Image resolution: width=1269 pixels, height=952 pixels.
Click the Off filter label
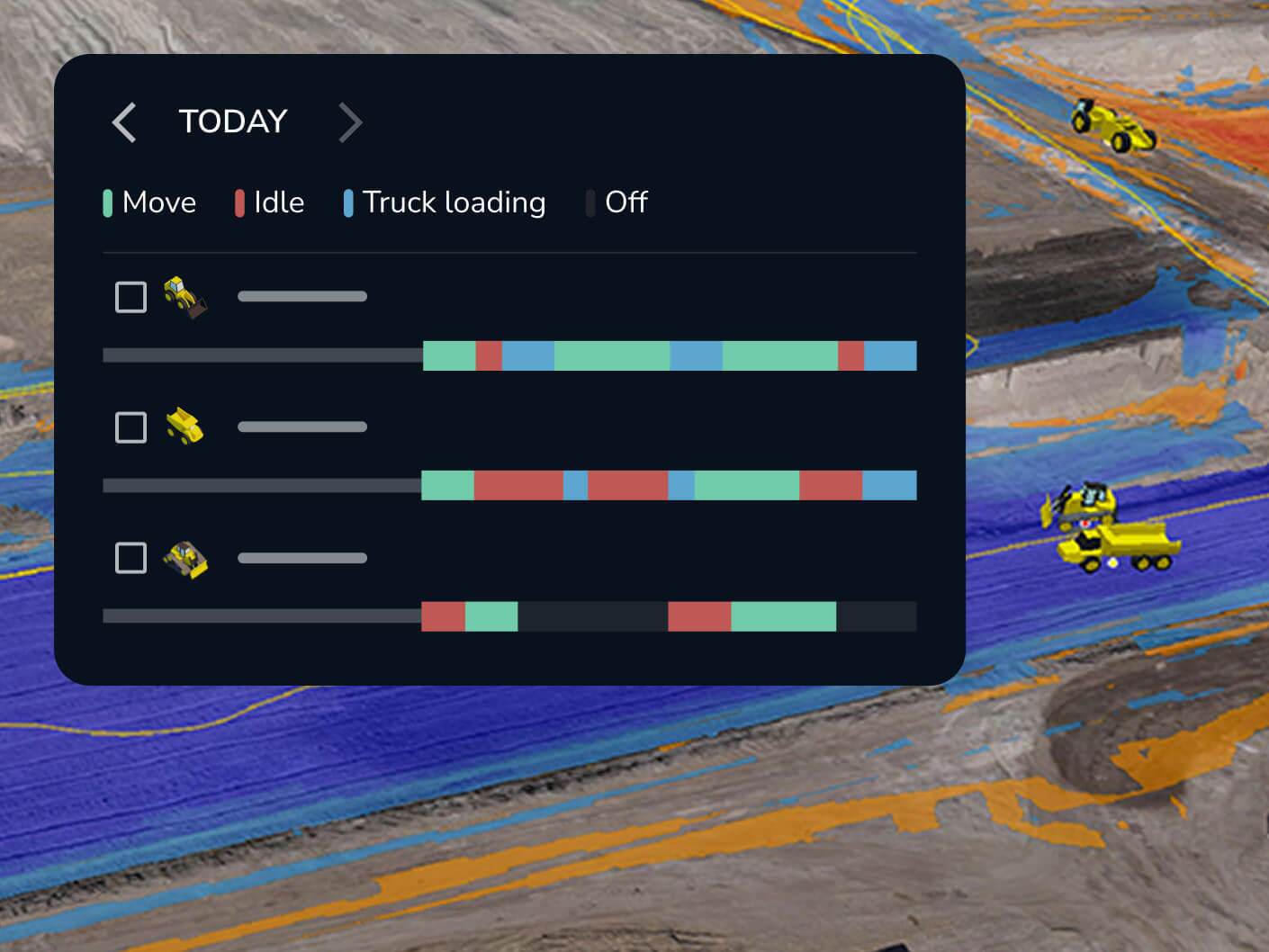click(625, 202)
